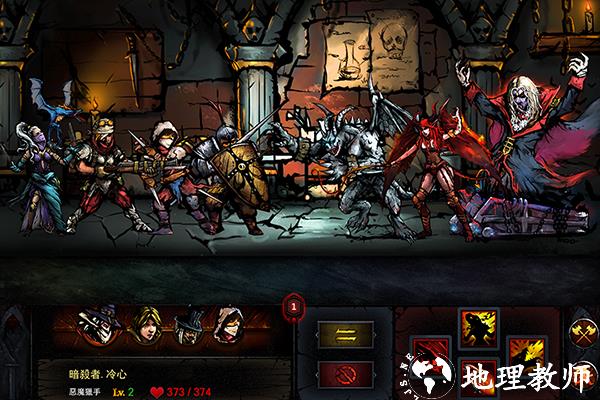Click the red crossed-circle button
600x400 pixels.
point(345,375)
